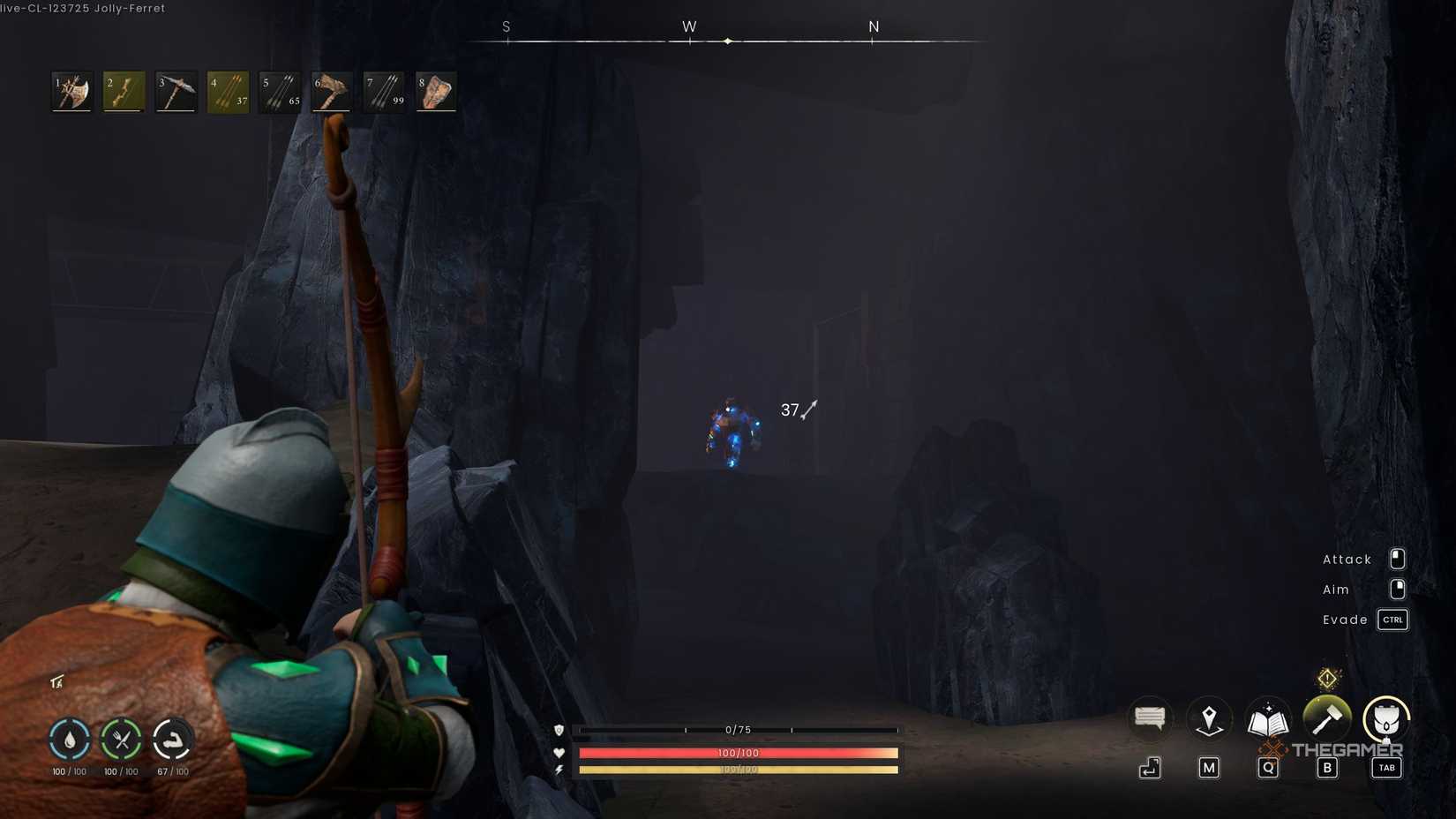The width and height of the screenshot is (1456, 819).
Task: Select the battle axe in hotbar slot 1
Action: [x=71, y=92]
